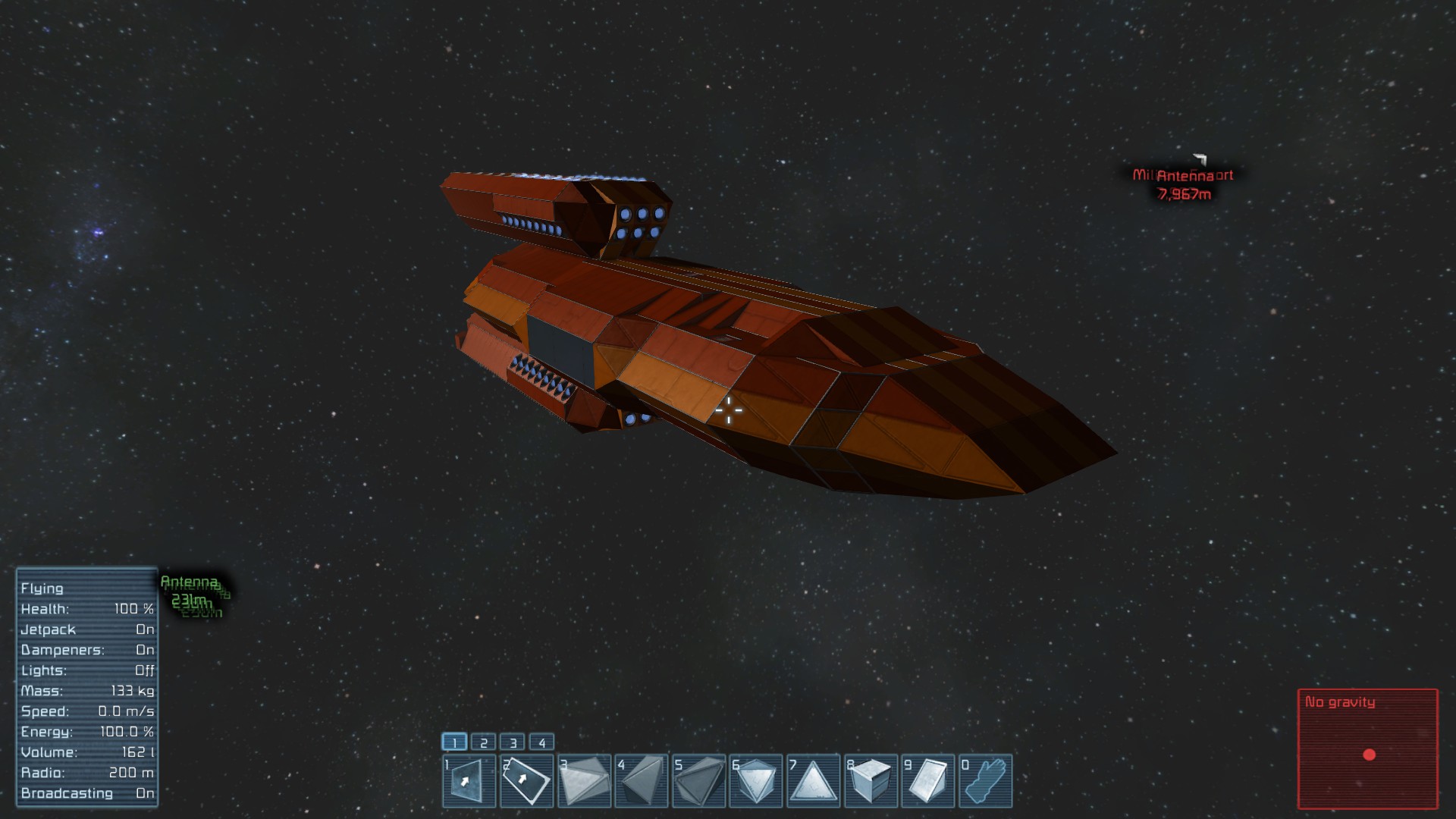Select the glove hand slot 0
This screenshot has width=1456, height=819.
coord(985,780)
